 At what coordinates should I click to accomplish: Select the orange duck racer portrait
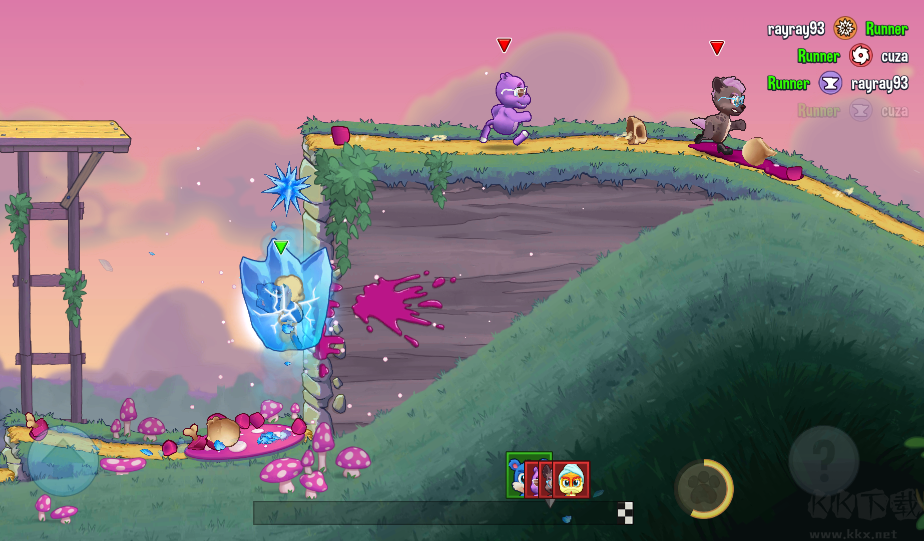click(x=572, y=480)
